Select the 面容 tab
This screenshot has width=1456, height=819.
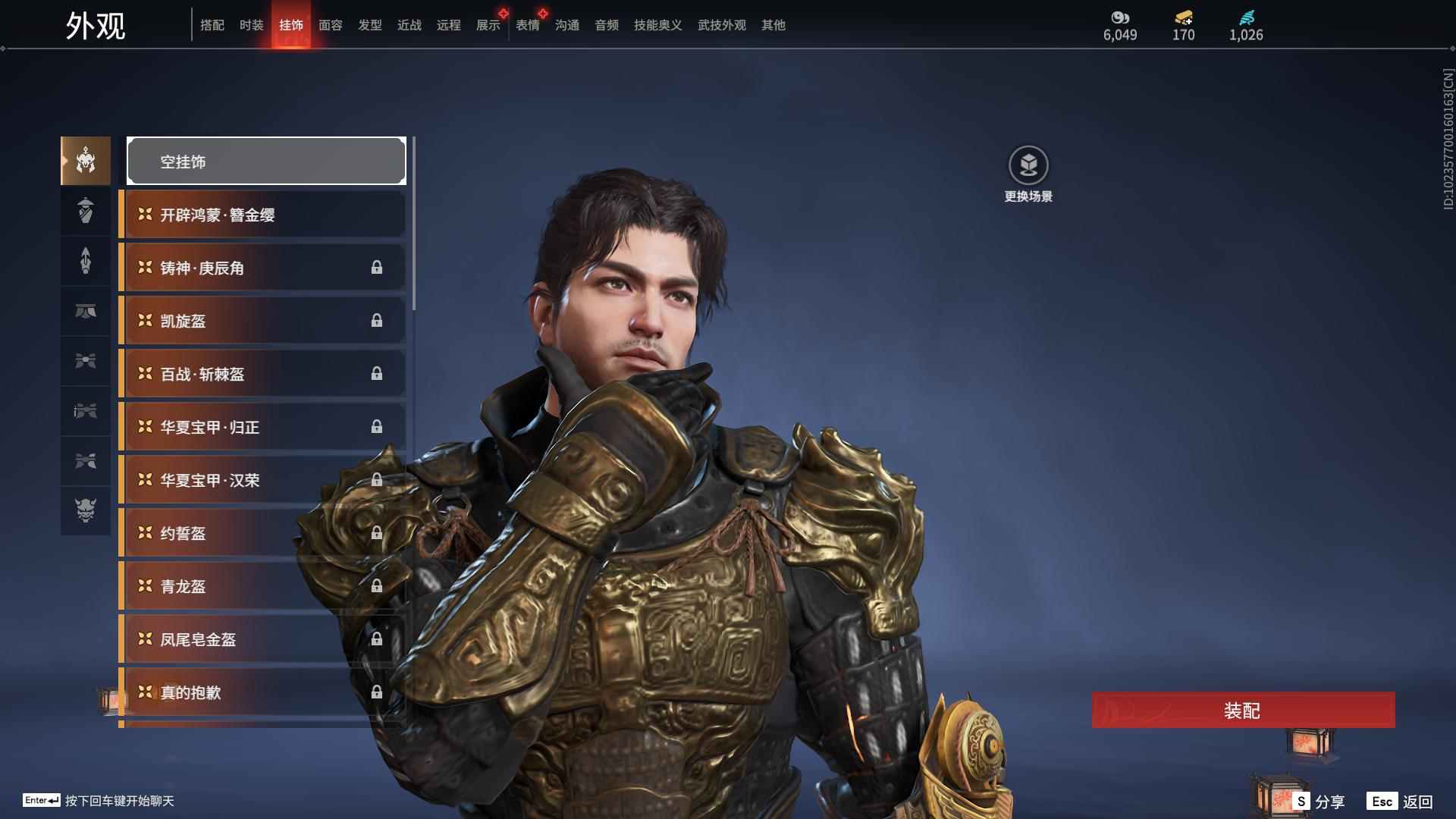330,25
